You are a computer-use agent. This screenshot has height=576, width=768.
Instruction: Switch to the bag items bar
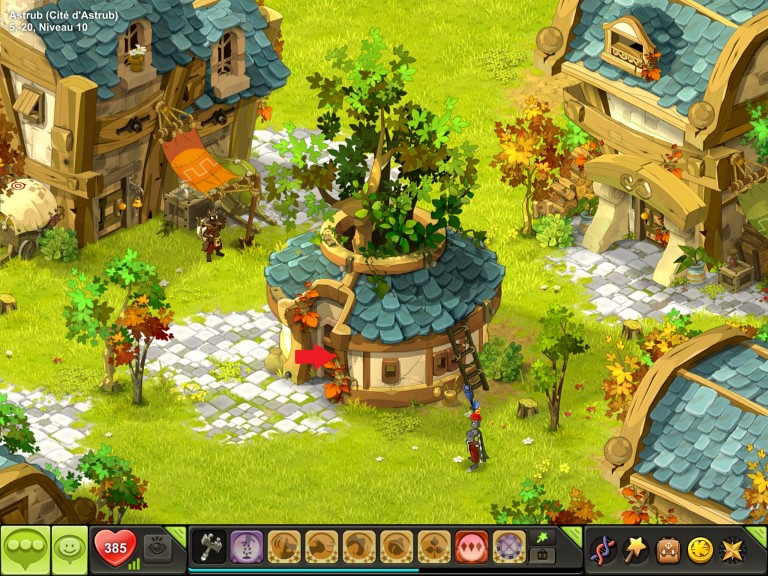coord(546,555)
